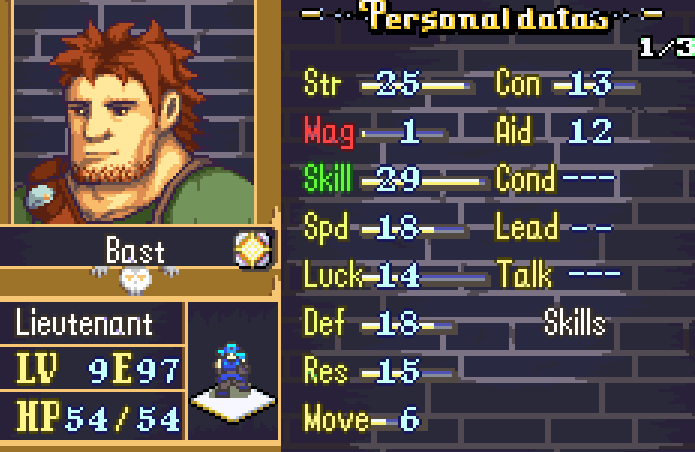This screenshot has width=695, height=452.
Task: Select the green Skill stat label
Action: (328, 180)
